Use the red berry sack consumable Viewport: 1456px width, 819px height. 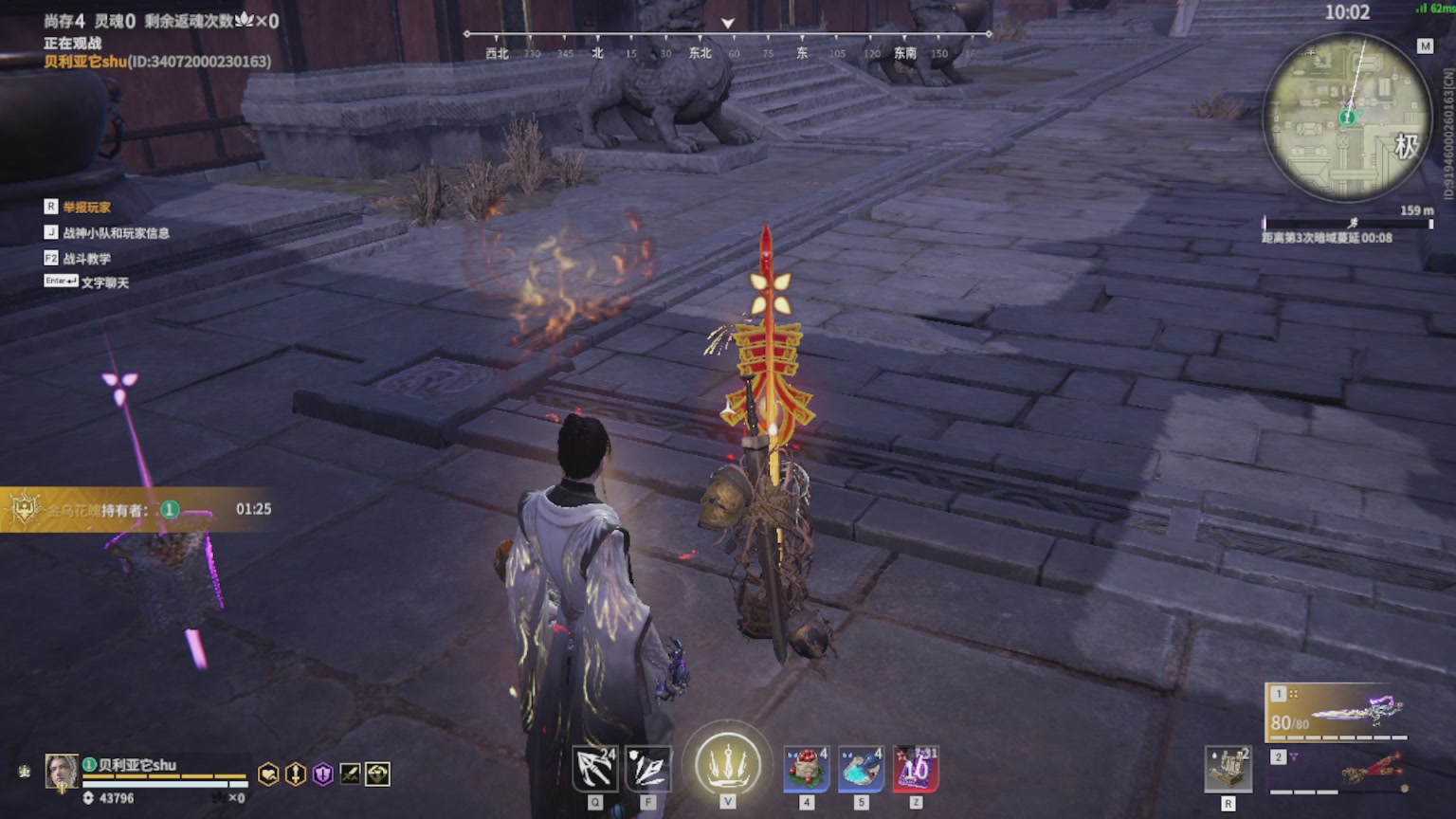[807, 769]
